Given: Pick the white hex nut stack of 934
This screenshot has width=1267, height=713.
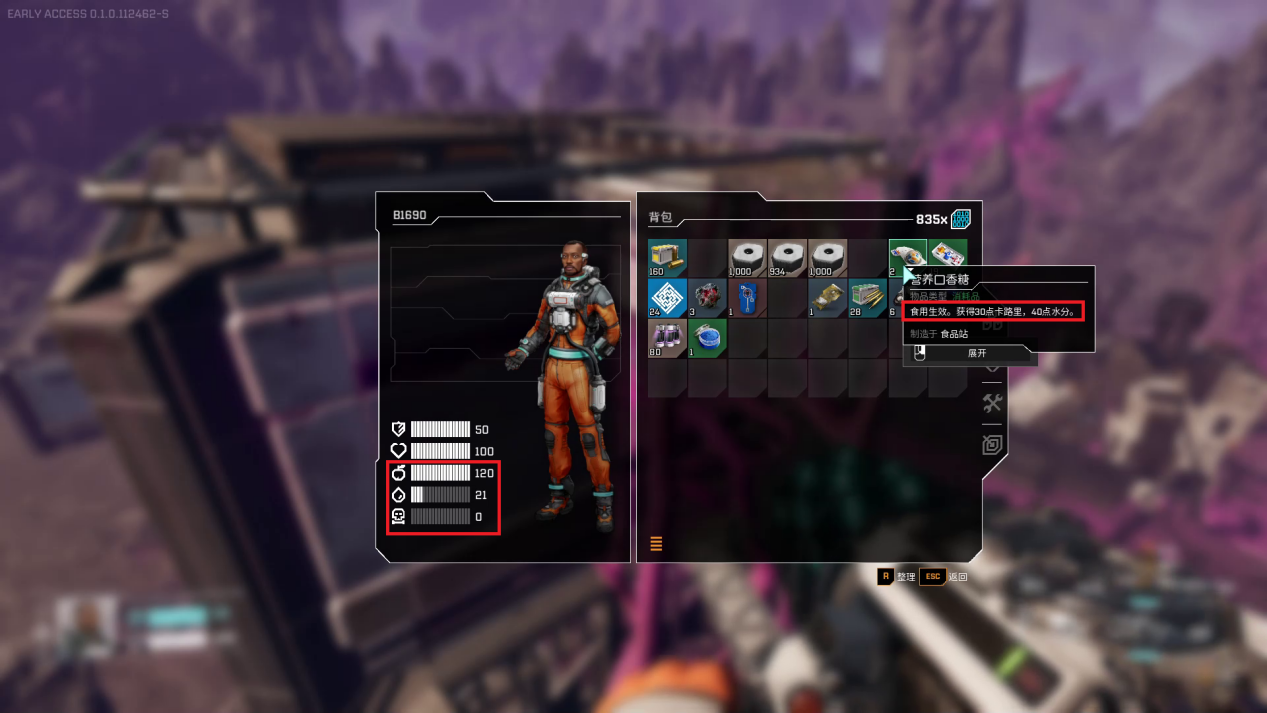Looking at the screenshot, I should [787, 258].
